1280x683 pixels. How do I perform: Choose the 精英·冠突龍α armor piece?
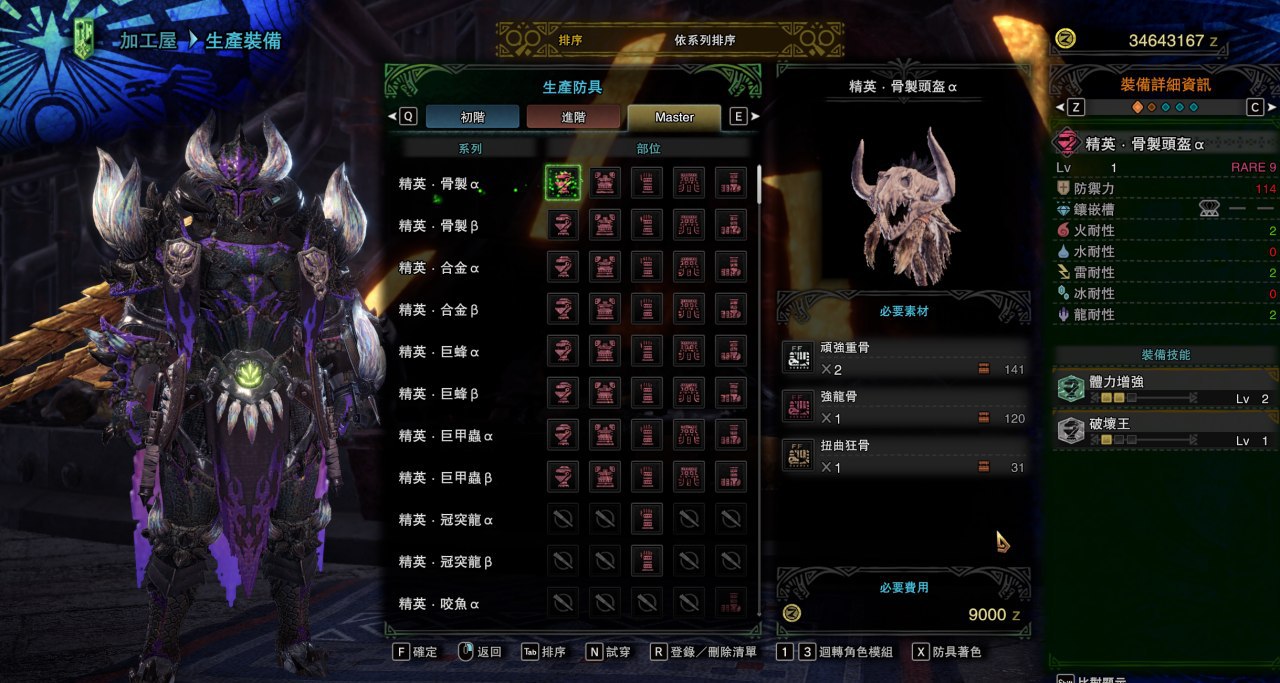coord(647,519)
